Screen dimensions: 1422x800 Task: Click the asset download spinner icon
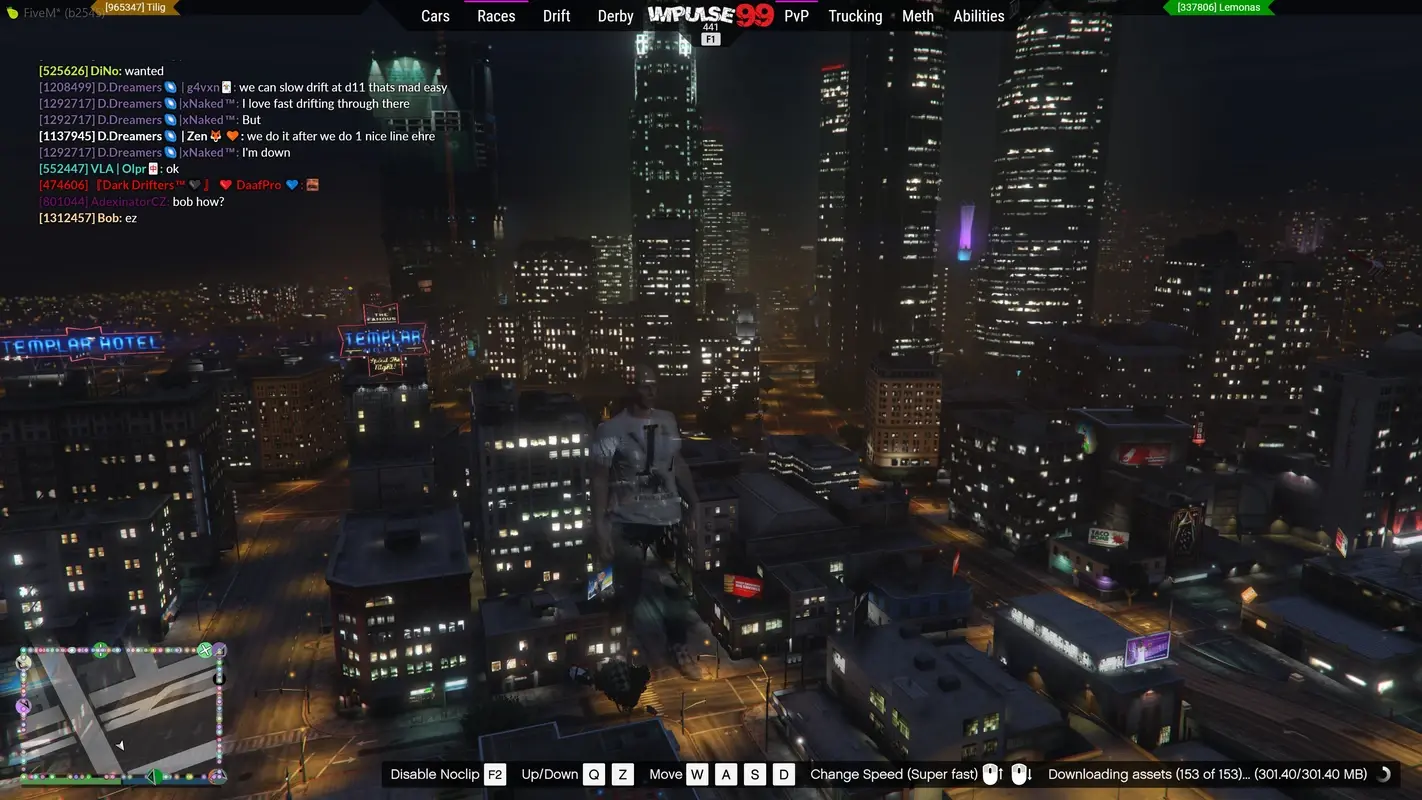point(1384,774)
